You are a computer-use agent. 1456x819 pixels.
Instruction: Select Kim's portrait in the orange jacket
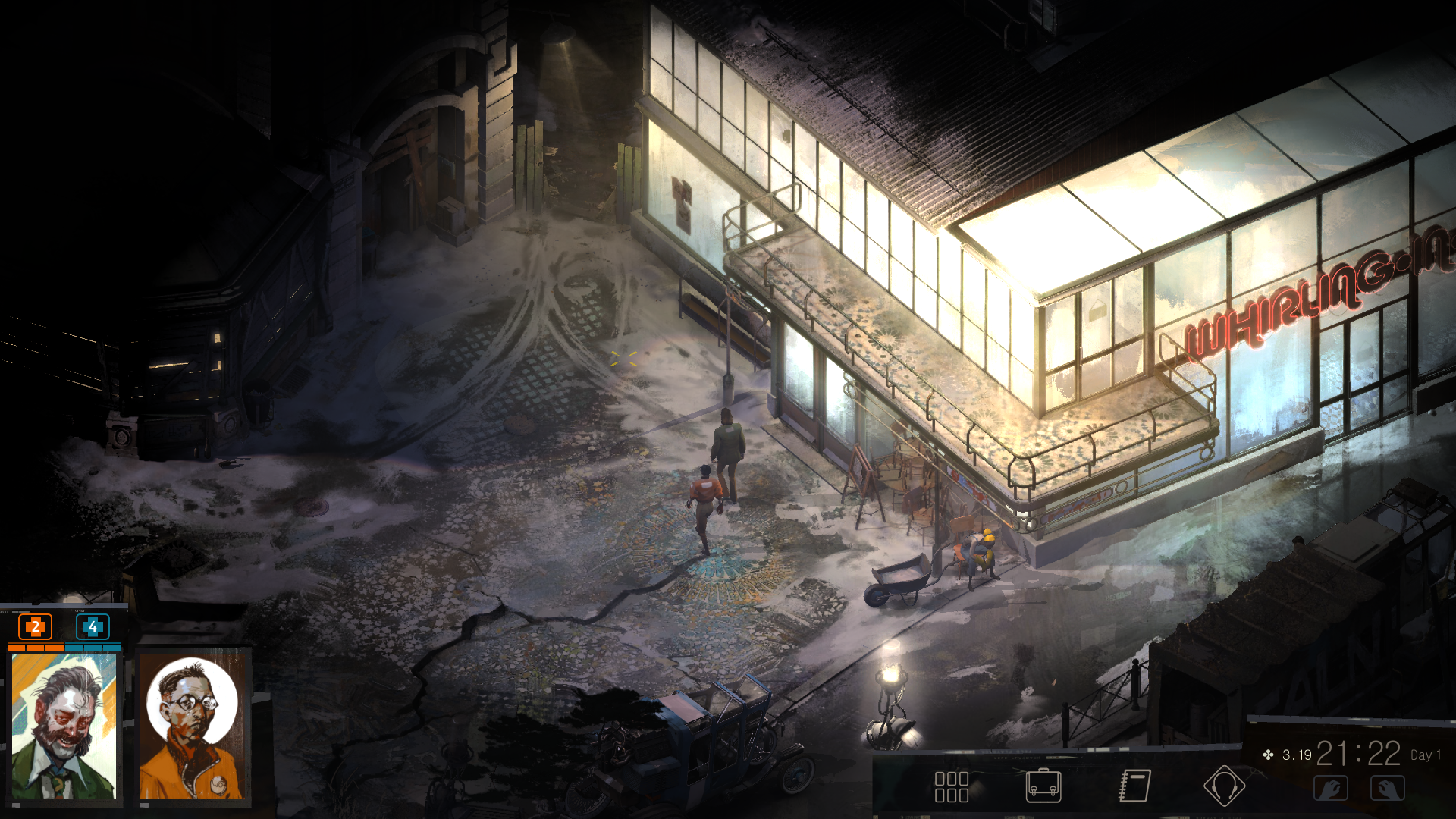193,726
